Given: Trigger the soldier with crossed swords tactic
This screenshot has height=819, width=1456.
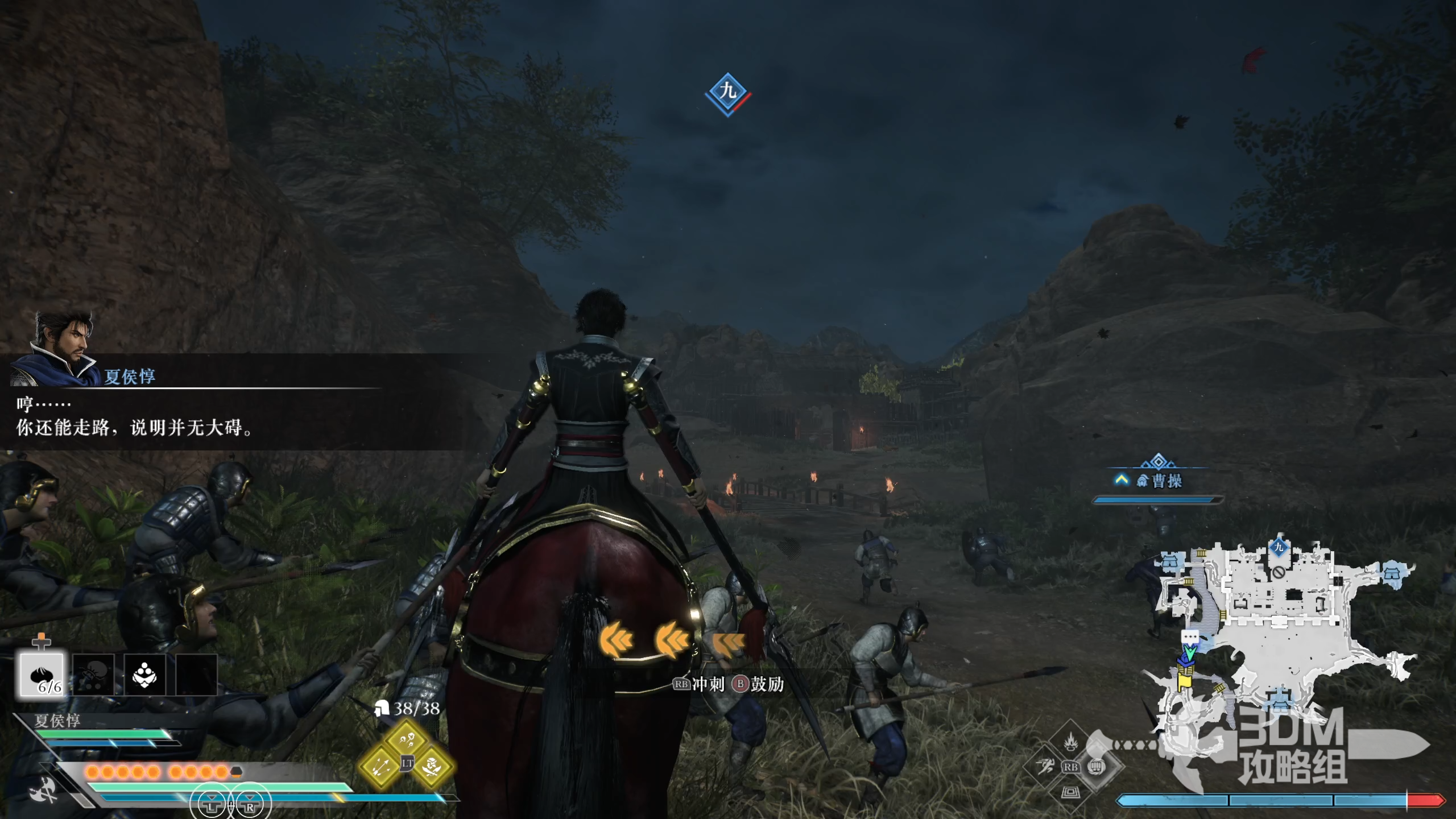Looking at the screenshot, I should pos(433,767).
